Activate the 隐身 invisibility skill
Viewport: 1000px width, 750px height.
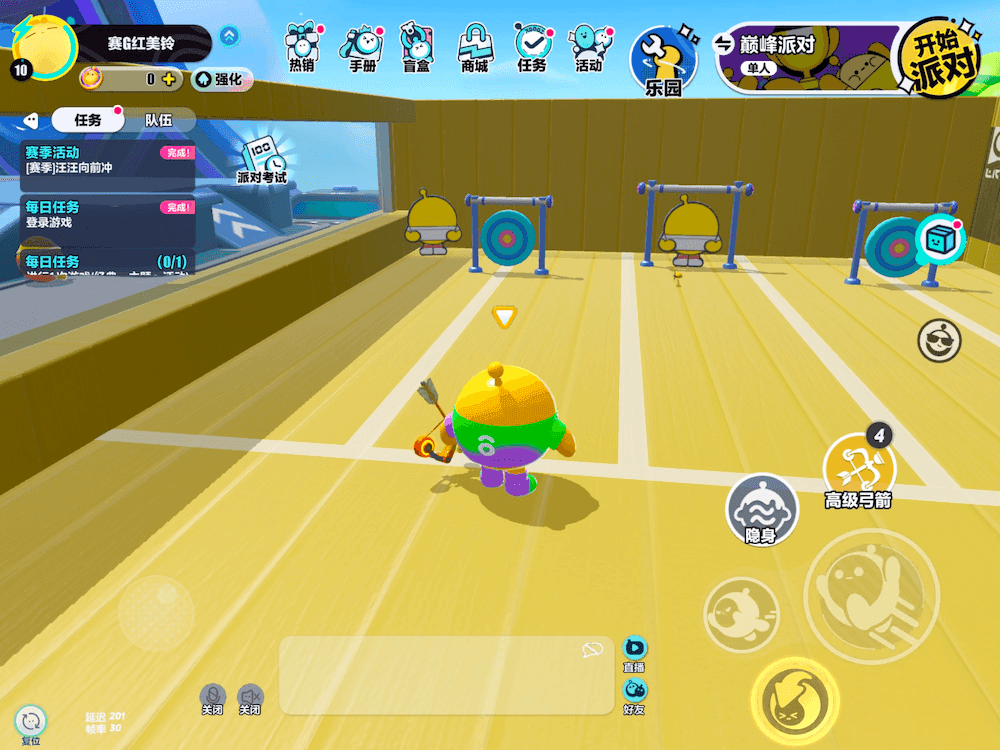click(x=762, y=509)
